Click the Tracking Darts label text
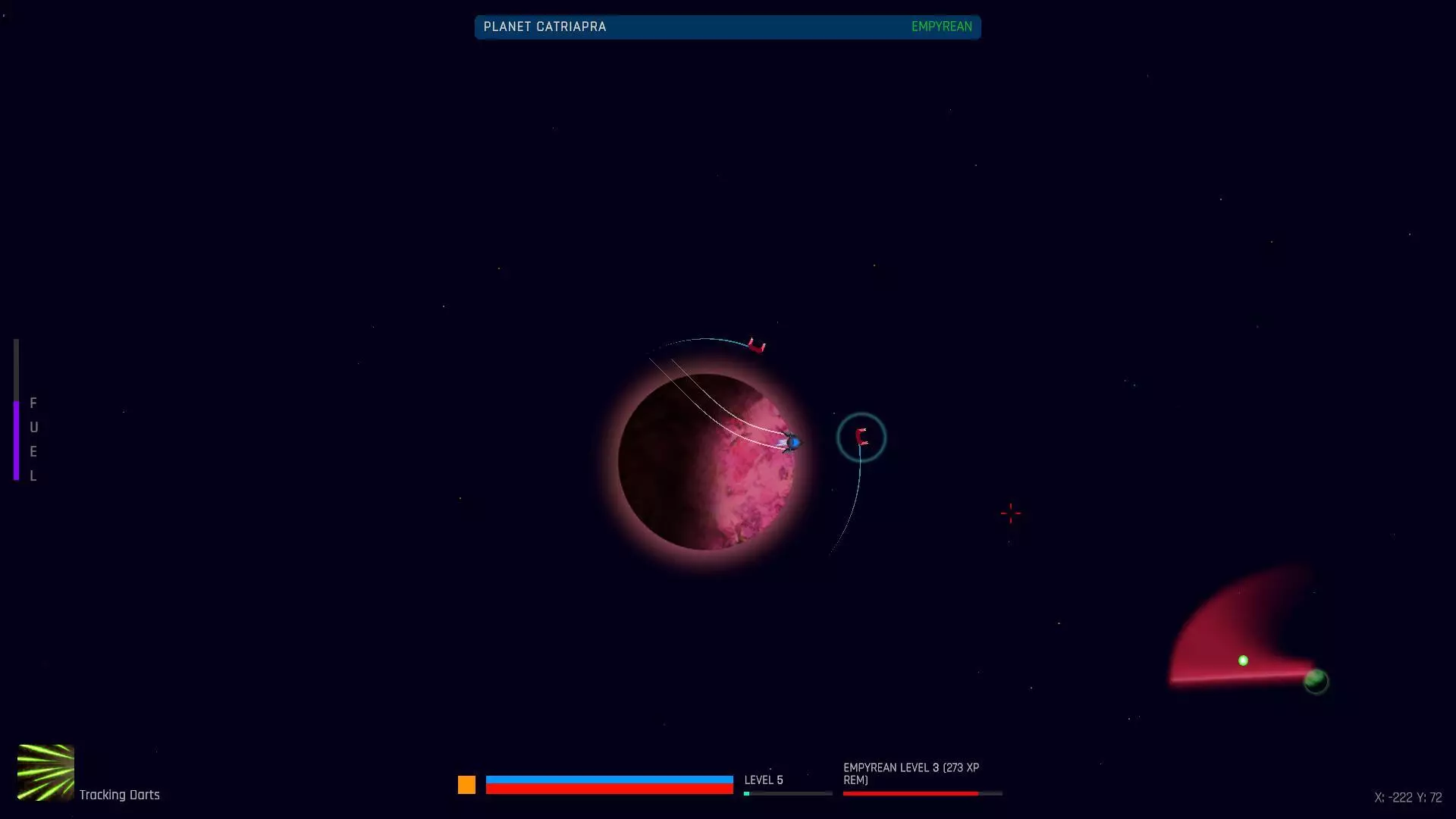 [120, 795]
